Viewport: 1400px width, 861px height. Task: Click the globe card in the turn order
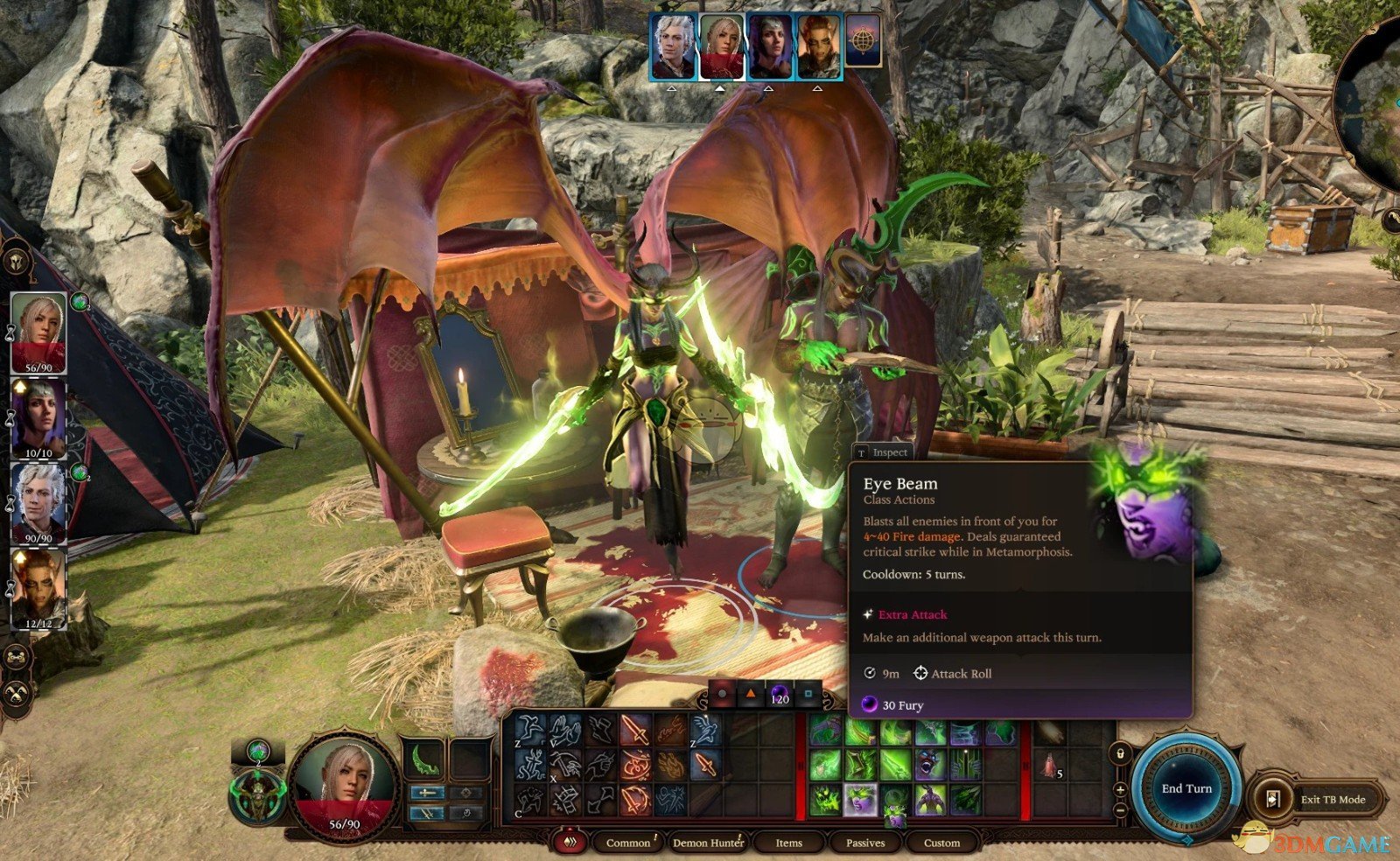pyautogui.click(x=863, y=45)
